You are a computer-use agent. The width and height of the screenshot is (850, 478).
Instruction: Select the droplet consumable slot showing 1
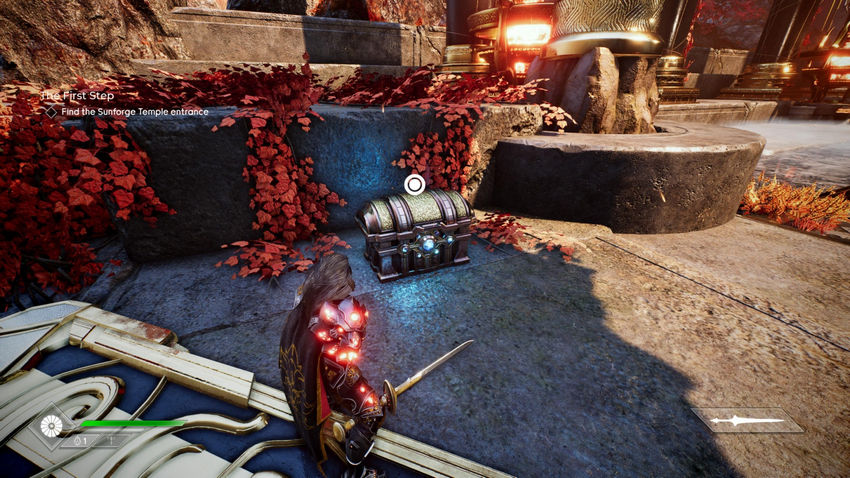click(x=82, y=440)
